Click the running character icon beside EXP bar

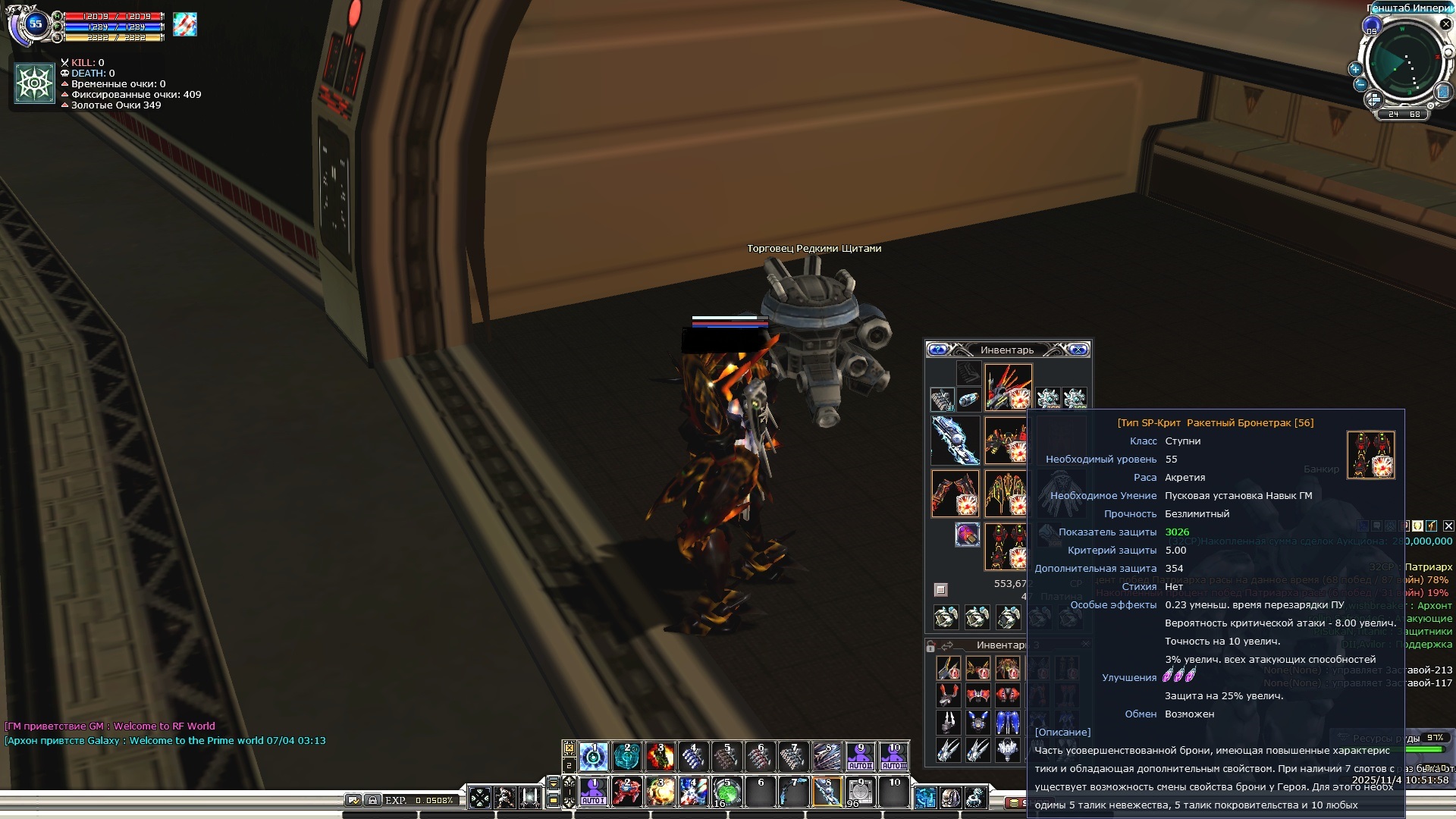(x=504, y=797)
